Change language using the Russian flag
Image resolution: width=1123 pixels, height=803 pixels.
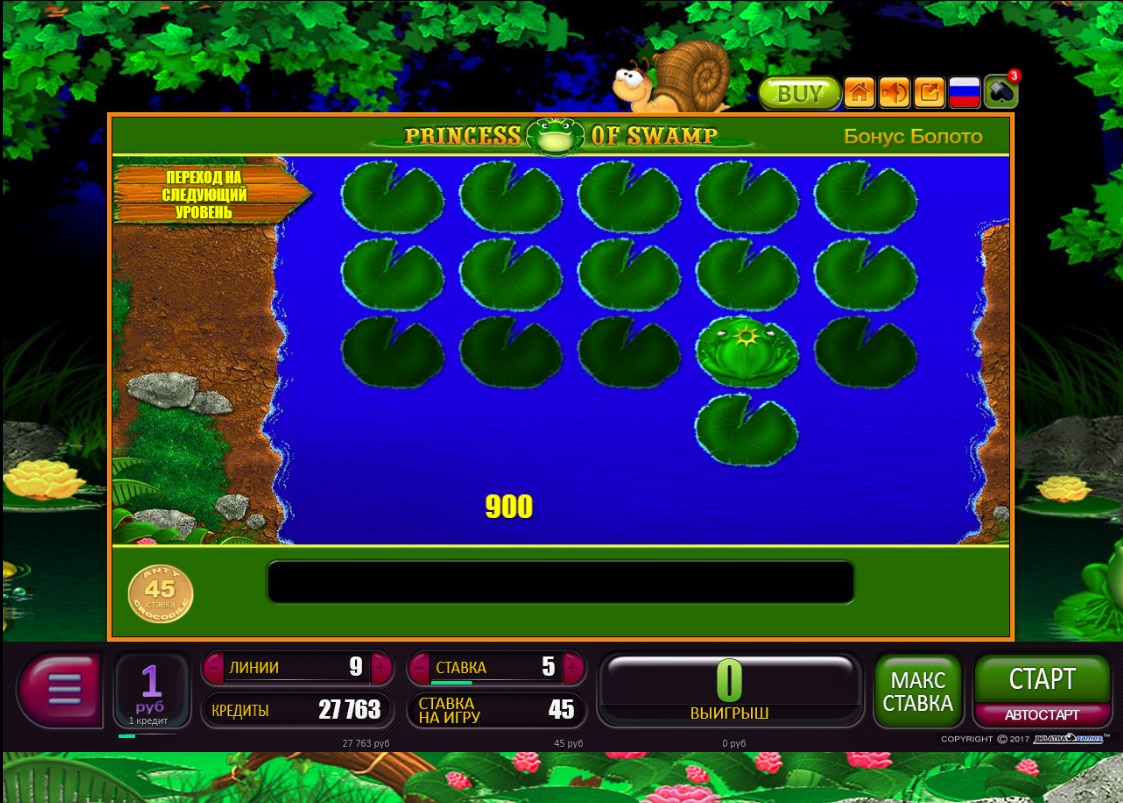(x=964, y=93)
